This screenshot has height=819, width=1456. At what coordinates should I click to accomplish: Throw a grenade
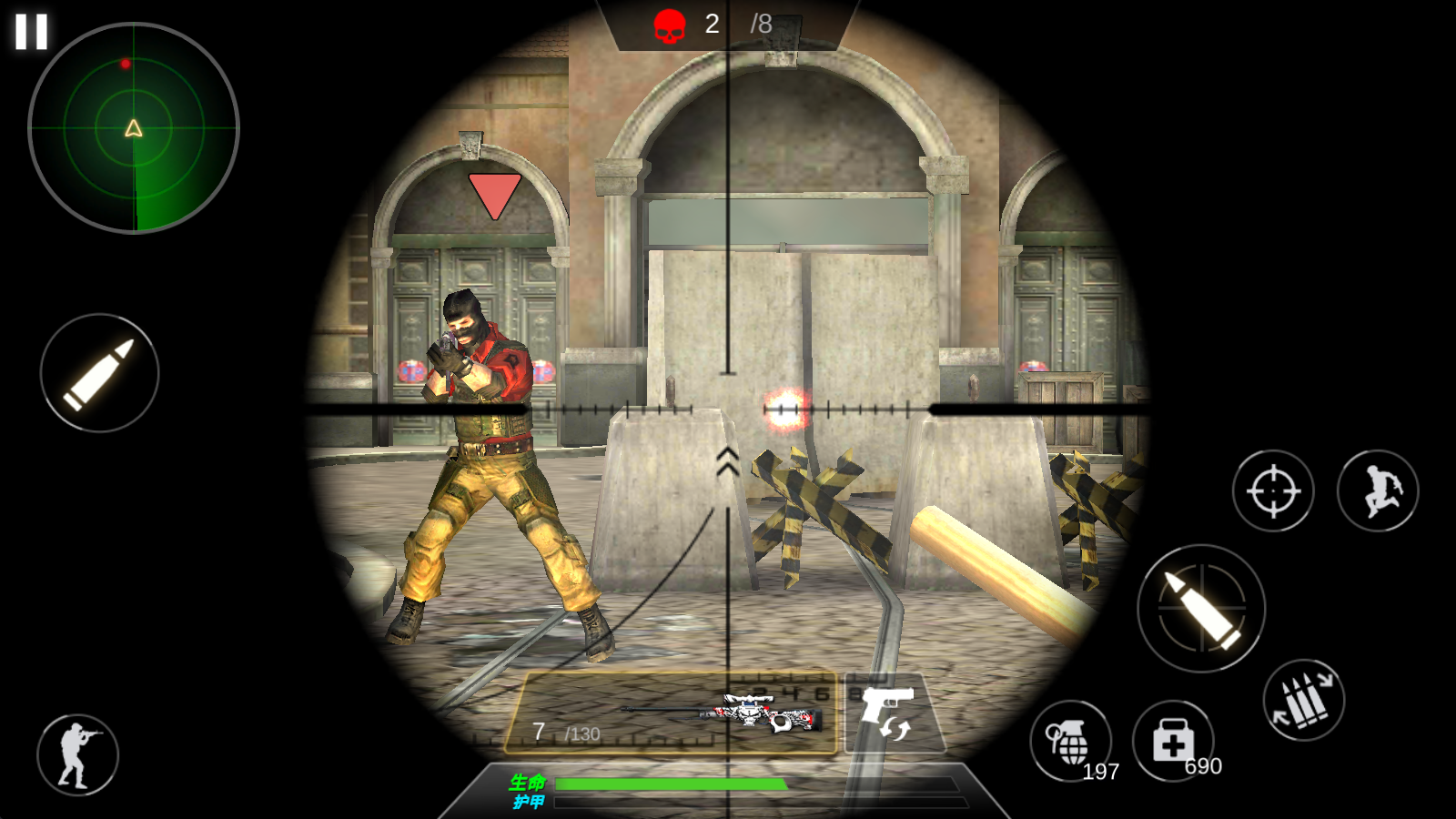coord(1069,741)
